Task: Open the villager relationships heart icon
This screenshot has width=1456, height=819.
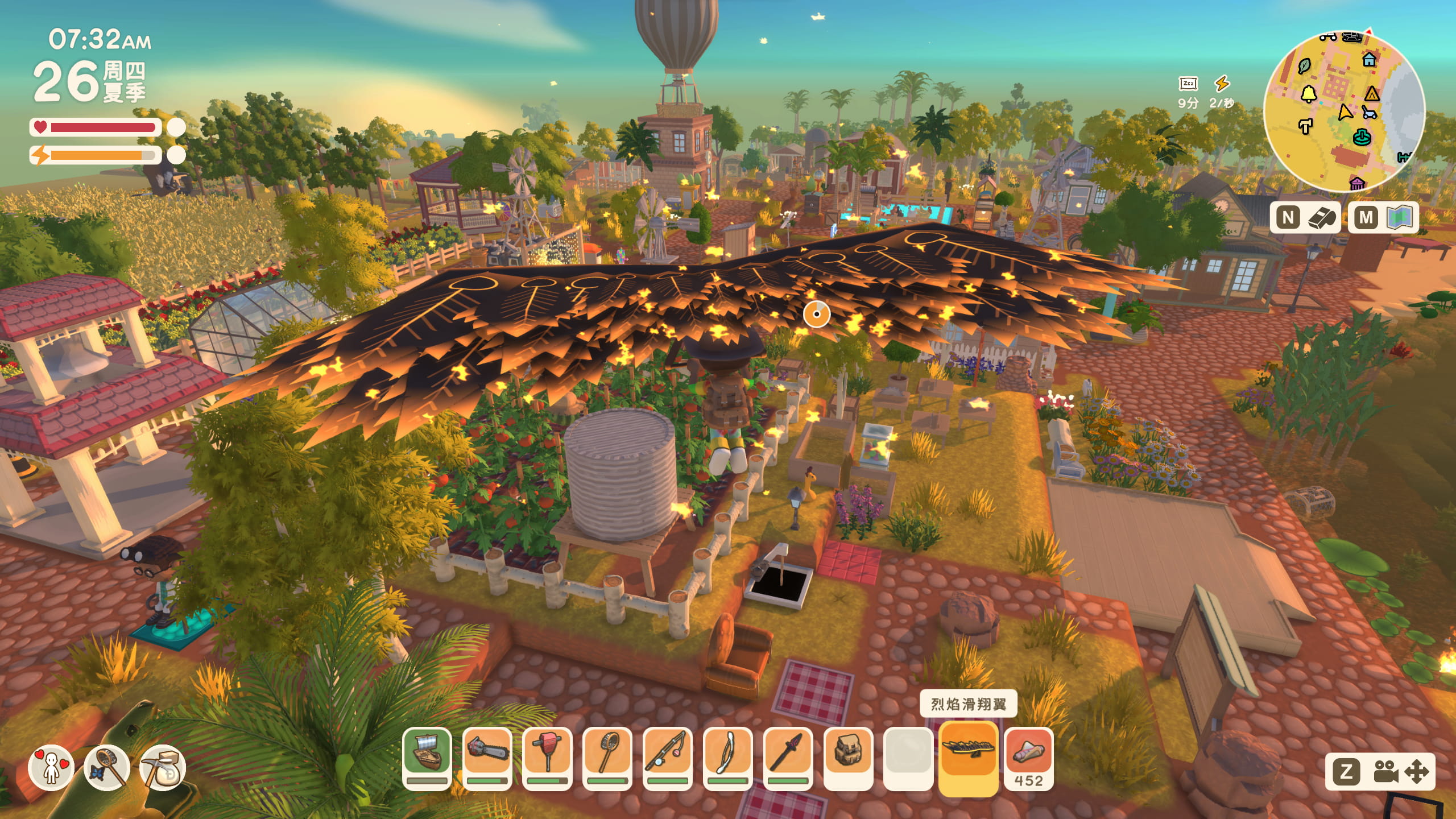Action: coord(51,768)
